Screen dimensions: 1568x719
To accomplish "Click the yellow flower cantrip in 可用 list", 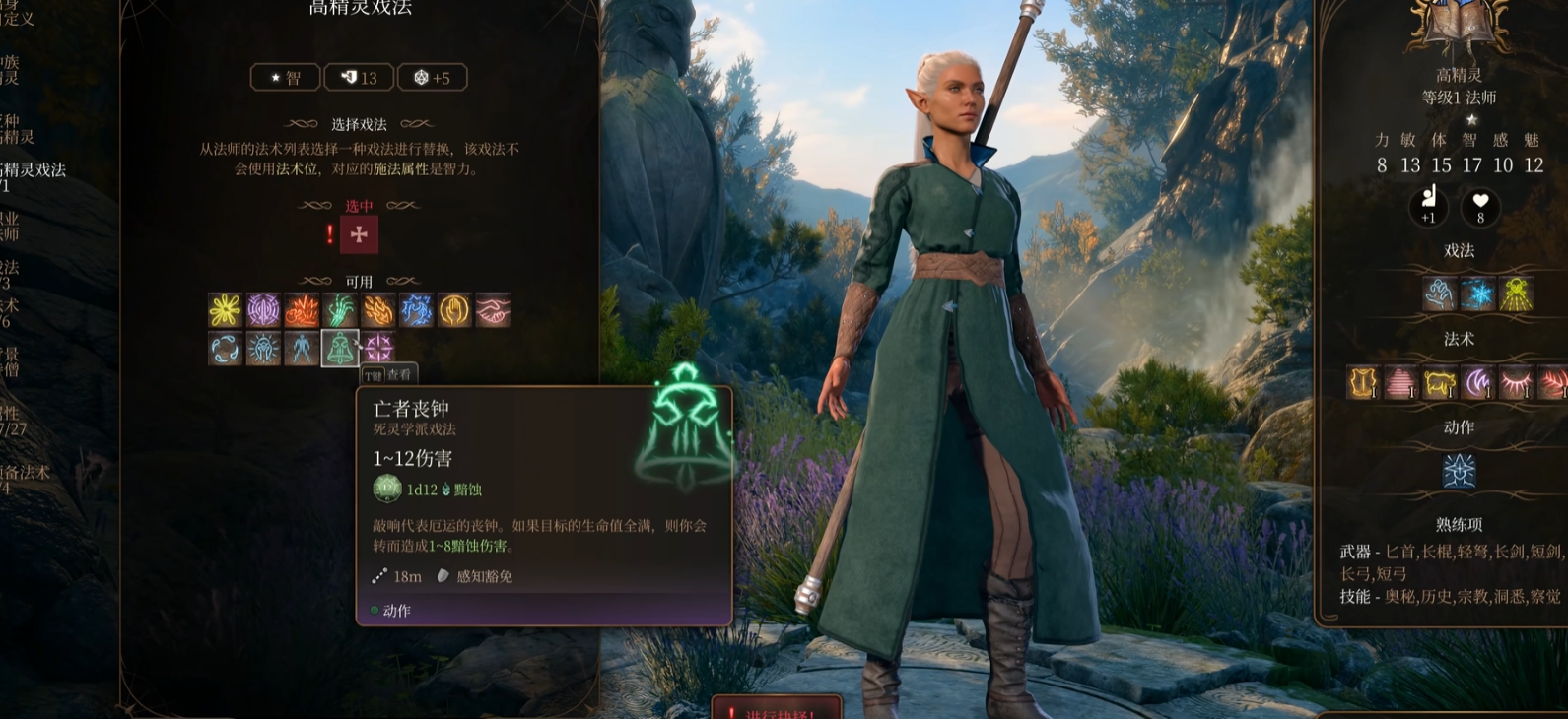I will pyautogui.click(x=226, y=309).
